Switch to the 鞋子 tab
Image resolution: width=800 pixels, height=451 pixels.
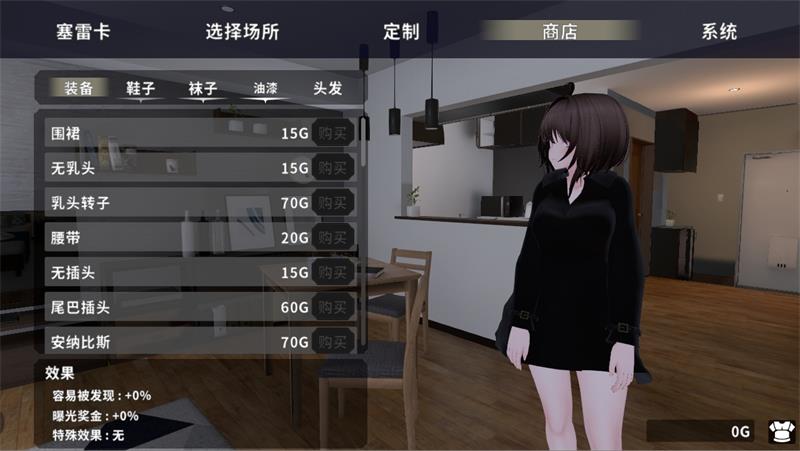pyautogui.click(x=141, y=88)
